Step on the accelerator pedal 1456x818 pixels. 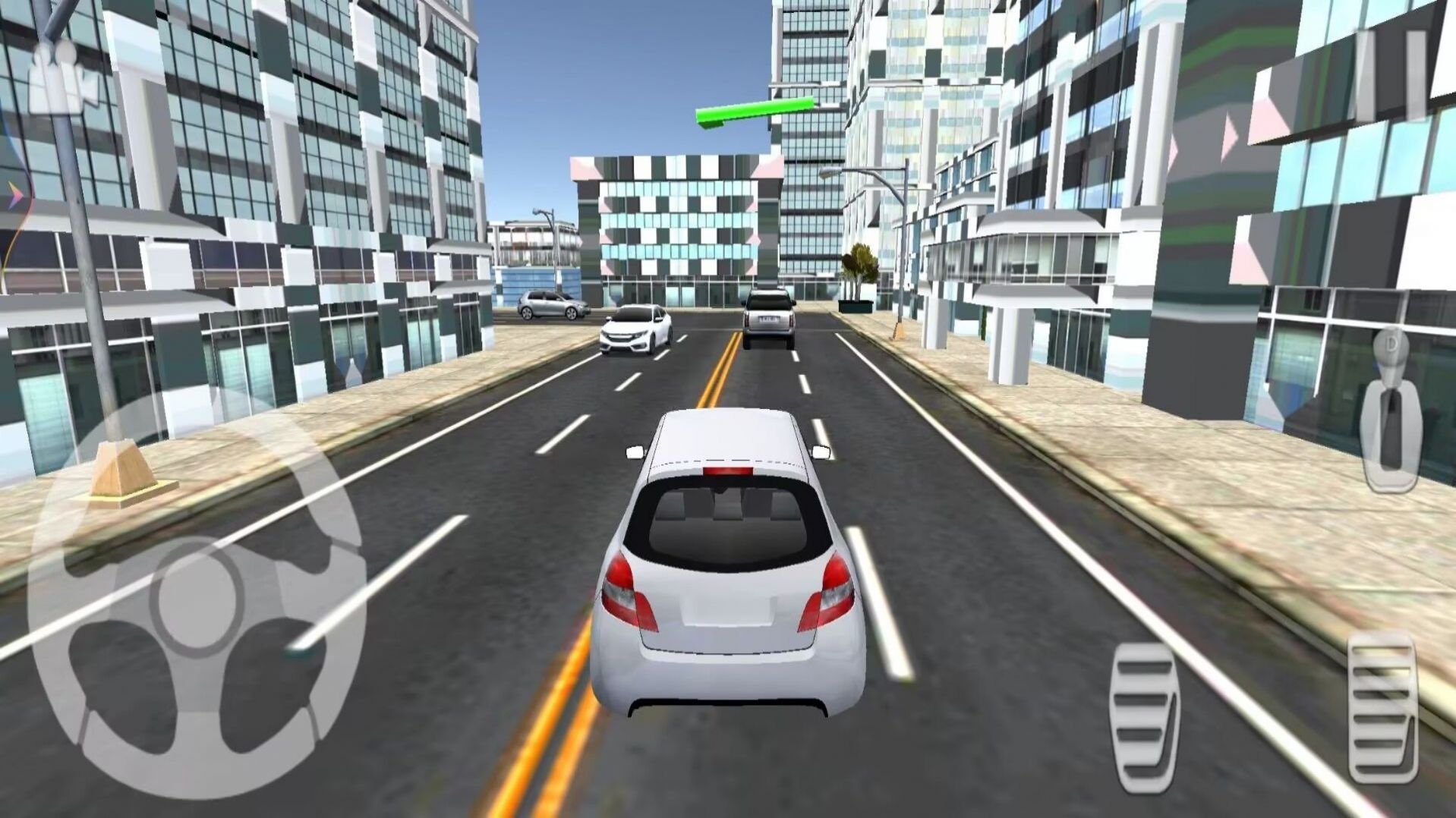coord(1383,706)
